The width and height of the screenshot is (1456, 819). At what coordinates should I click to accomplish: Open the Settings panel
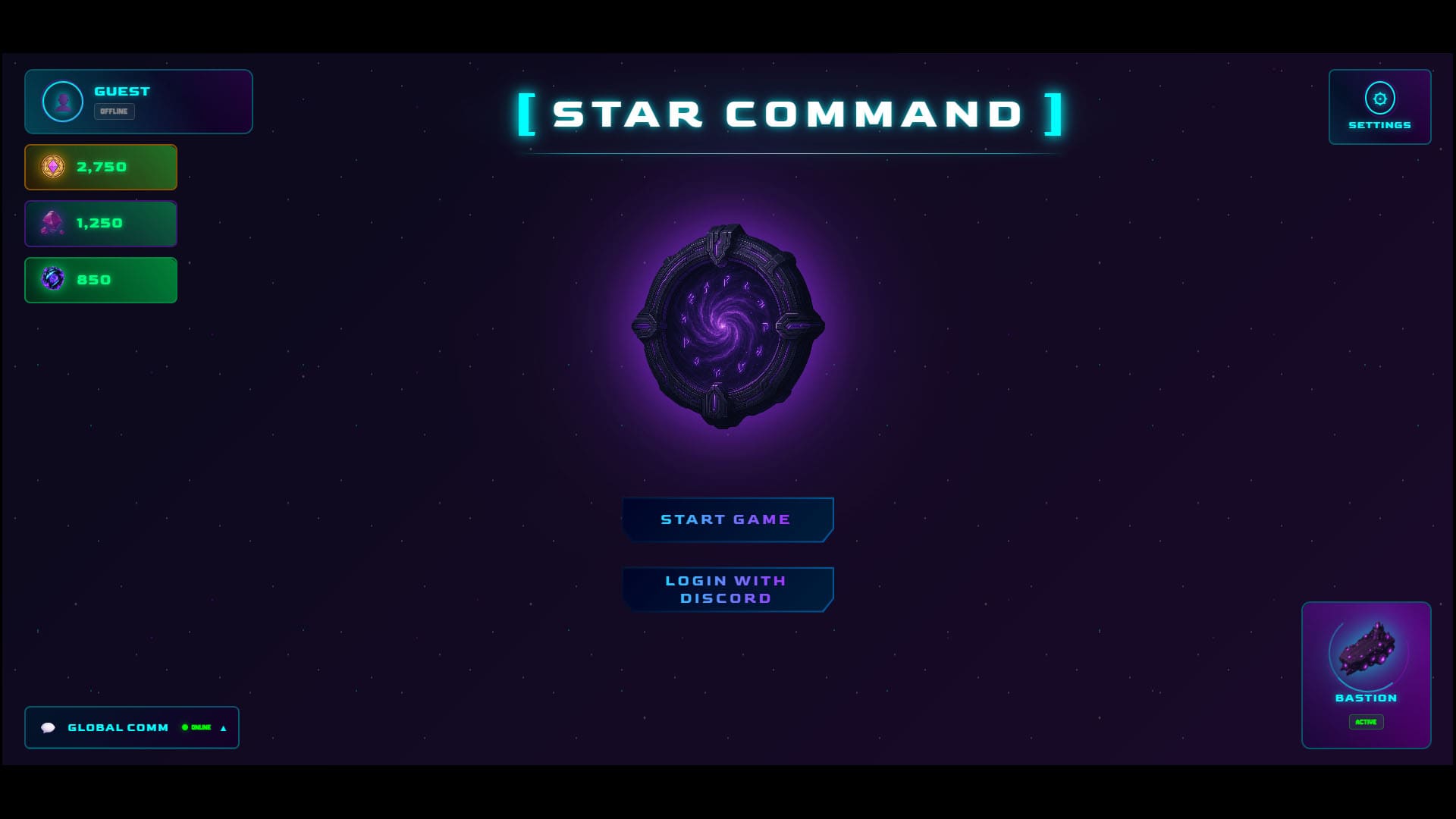tap(1379, 106)
